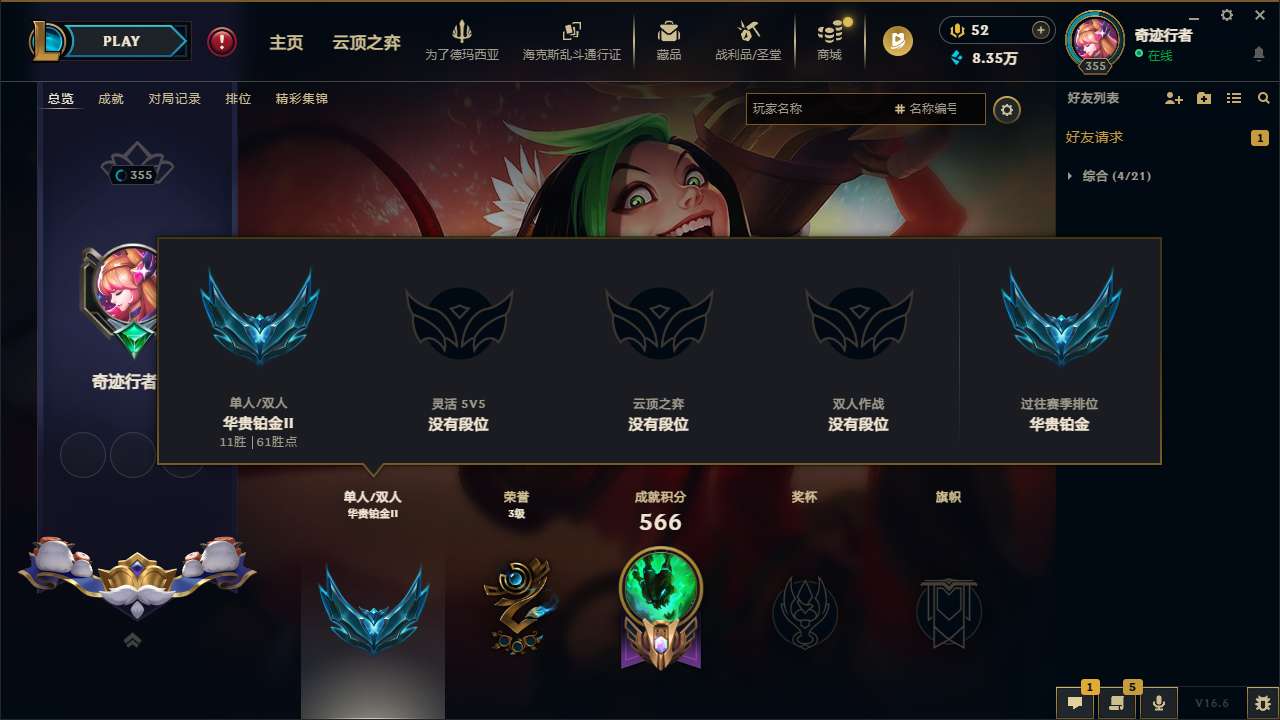Toggle the notification bell under the avatar
The width and height of the screenshot is (1280, 720).
point(1258,53)
